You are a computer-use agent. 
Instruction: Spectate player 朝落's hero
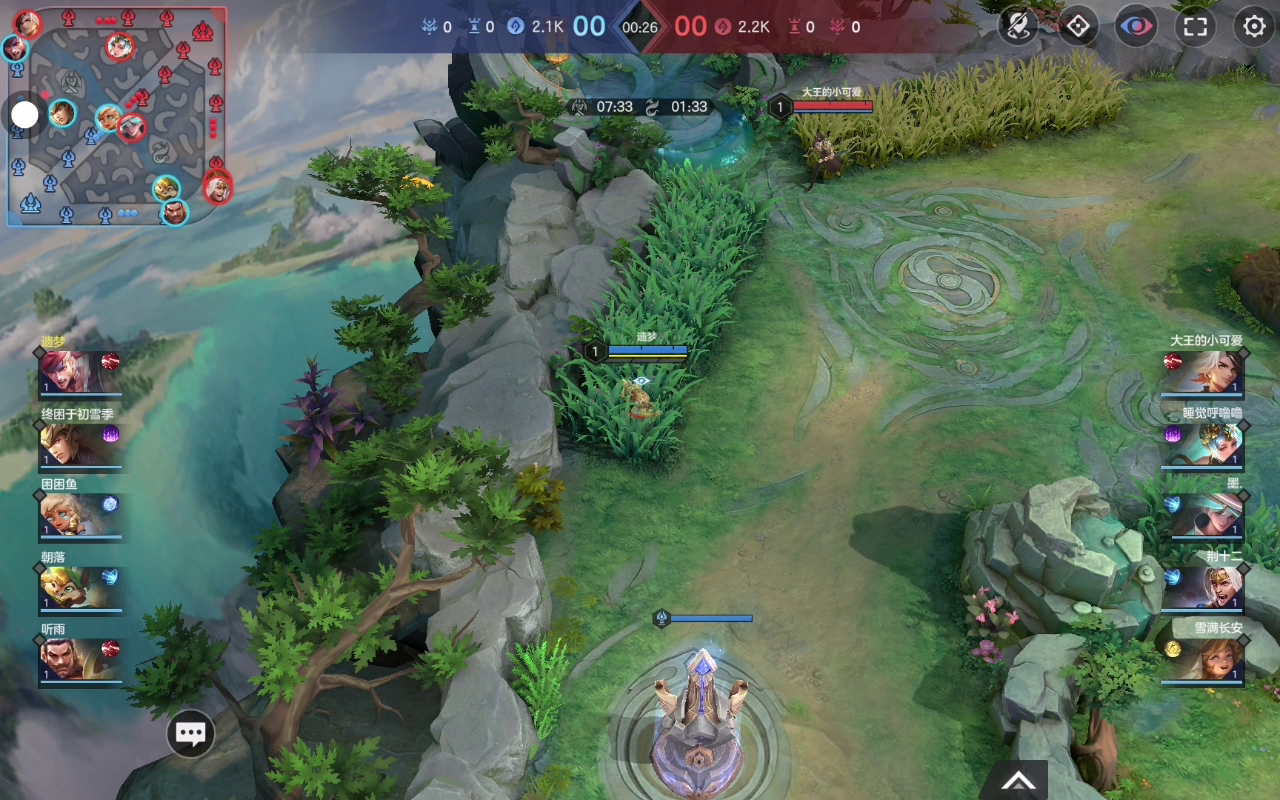(x=80, y=588)
